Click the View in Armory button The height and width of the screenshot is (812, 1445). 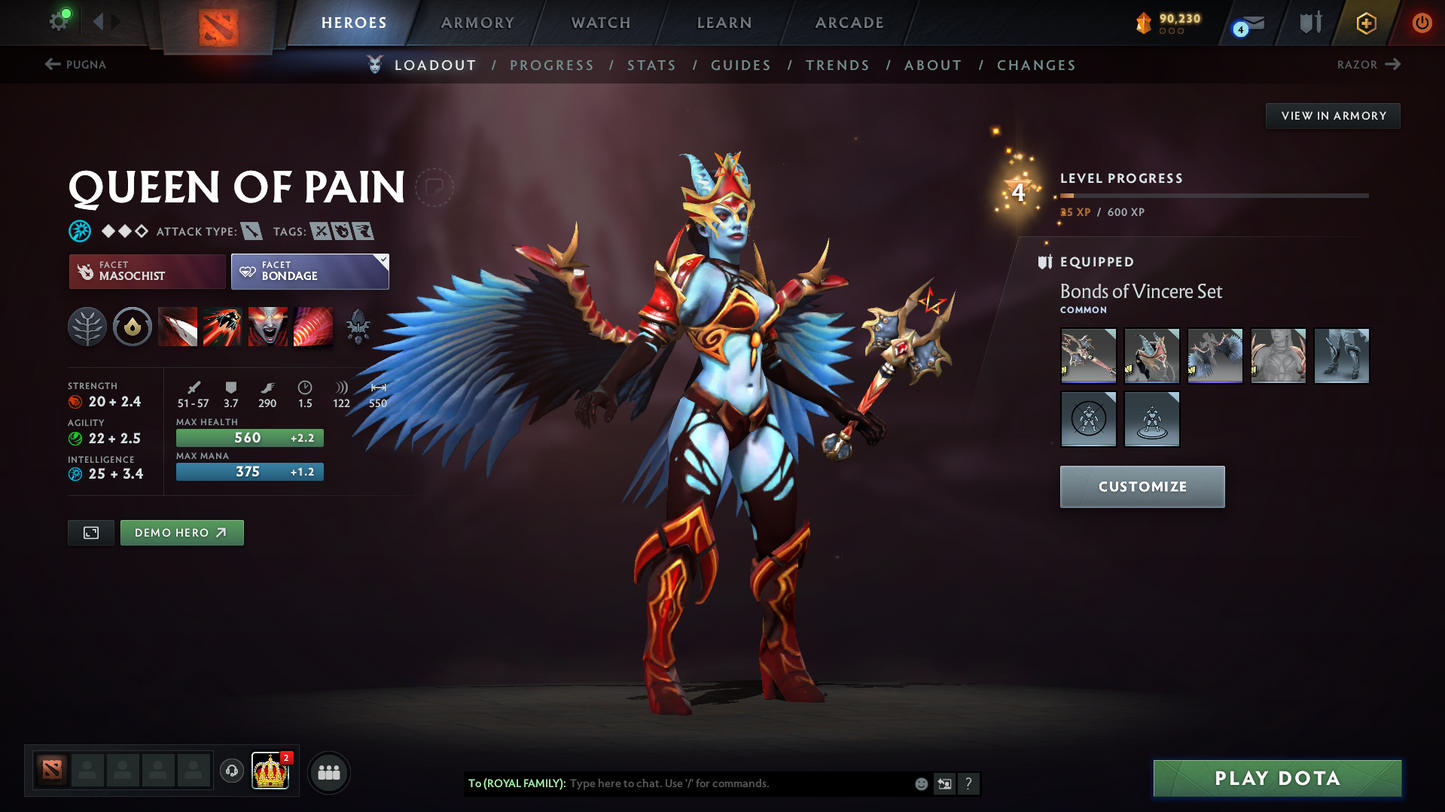[x=1333, y=116]
